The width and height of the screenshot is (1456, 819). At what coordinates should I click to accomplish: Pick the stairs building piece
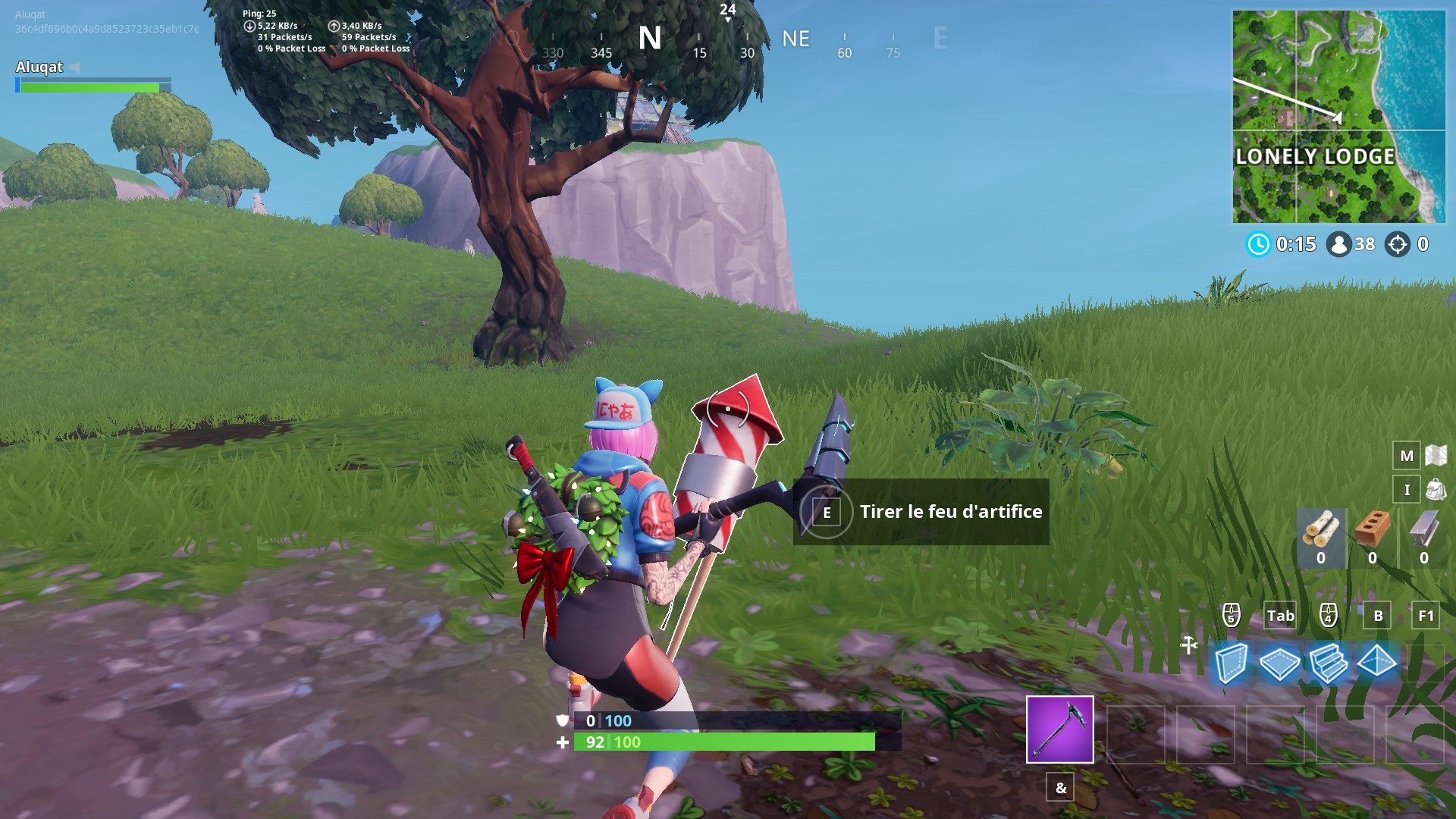pos(1328,664)
